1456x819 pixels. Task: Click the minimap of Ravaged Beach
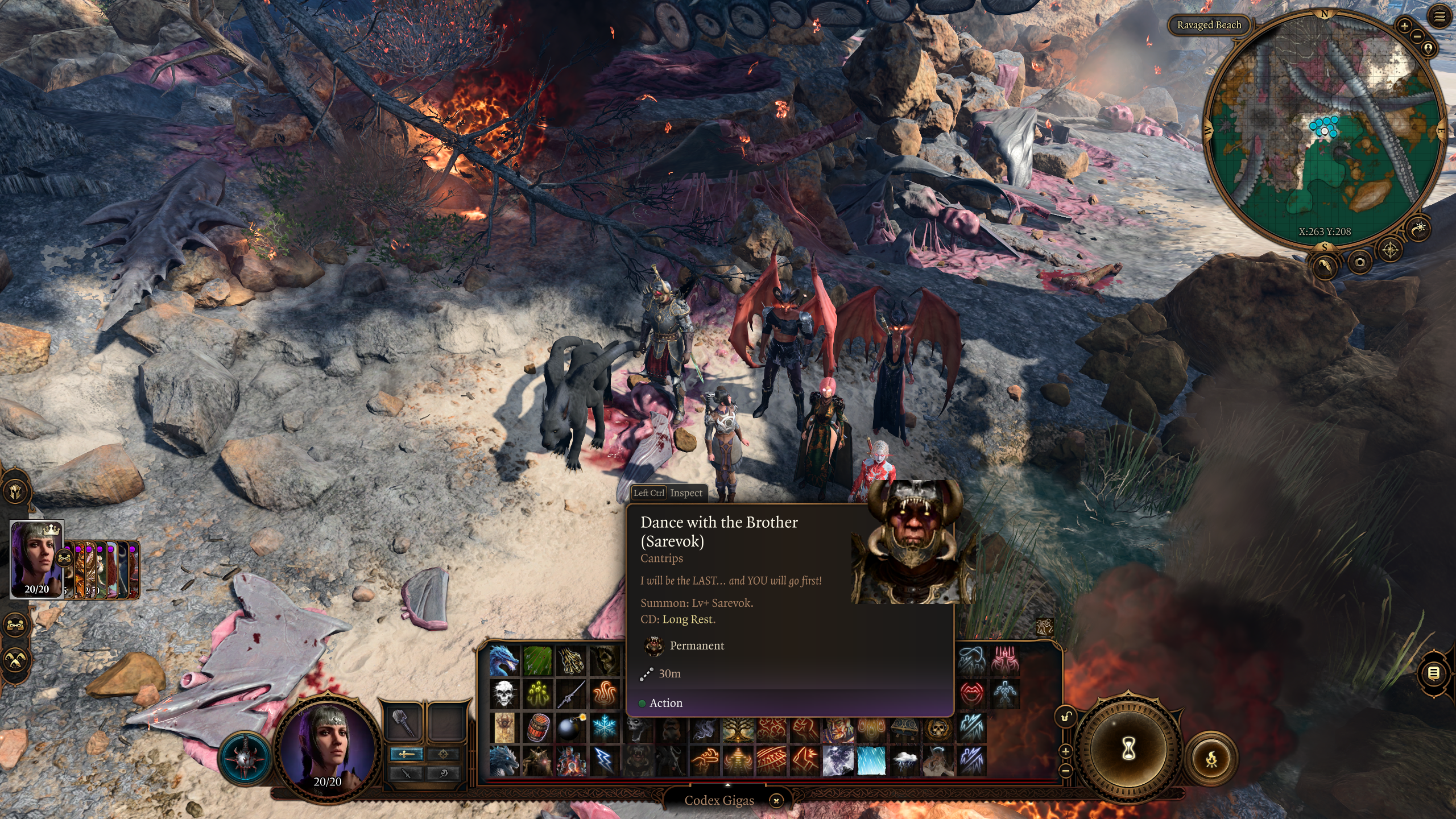click(1324, 131)
